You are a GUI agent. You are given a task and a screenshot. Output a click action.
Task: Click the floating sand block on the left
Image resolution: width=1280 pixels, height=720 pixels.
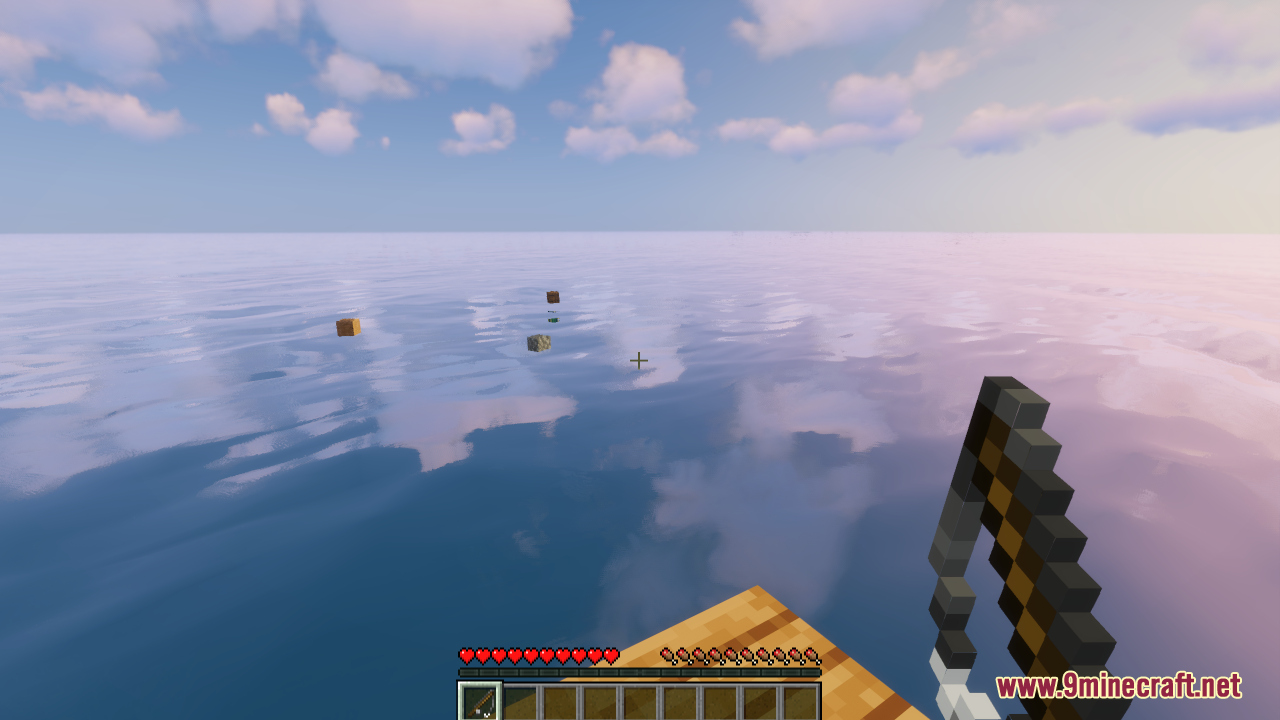tap(349, 325)
